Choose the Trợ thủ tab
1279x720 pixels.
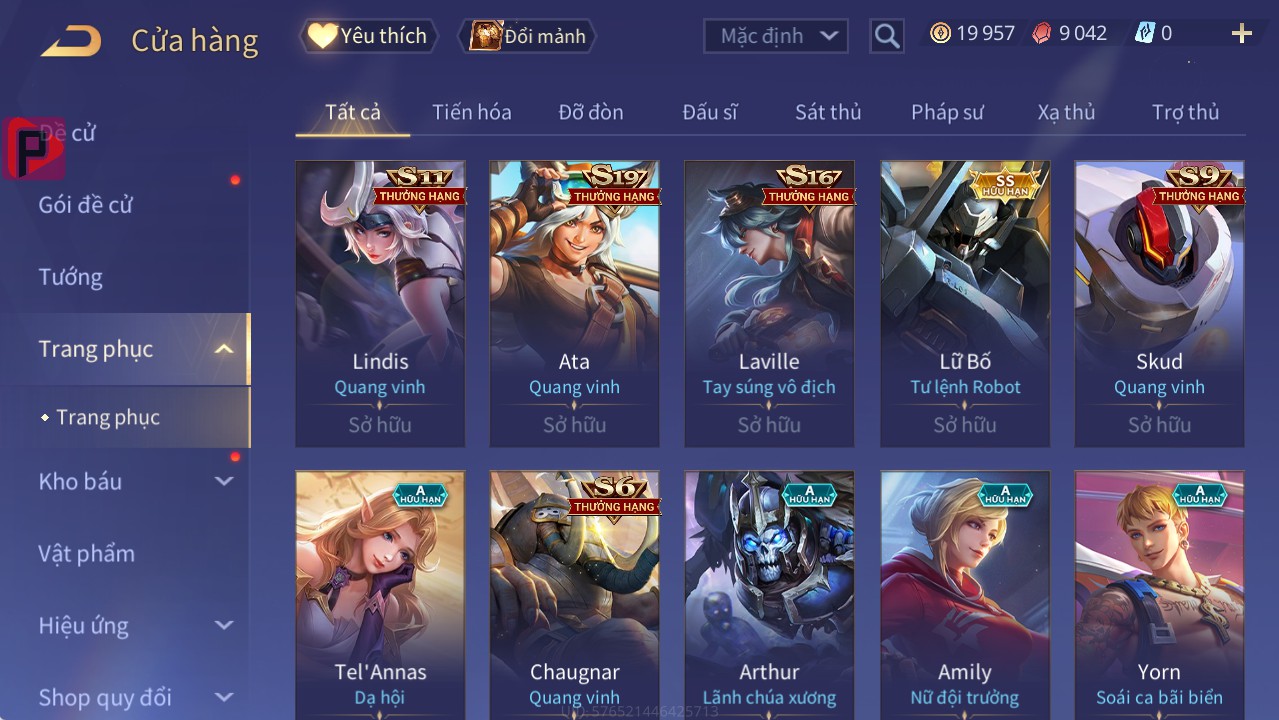pyautogui.click(x=1185, y=112)
